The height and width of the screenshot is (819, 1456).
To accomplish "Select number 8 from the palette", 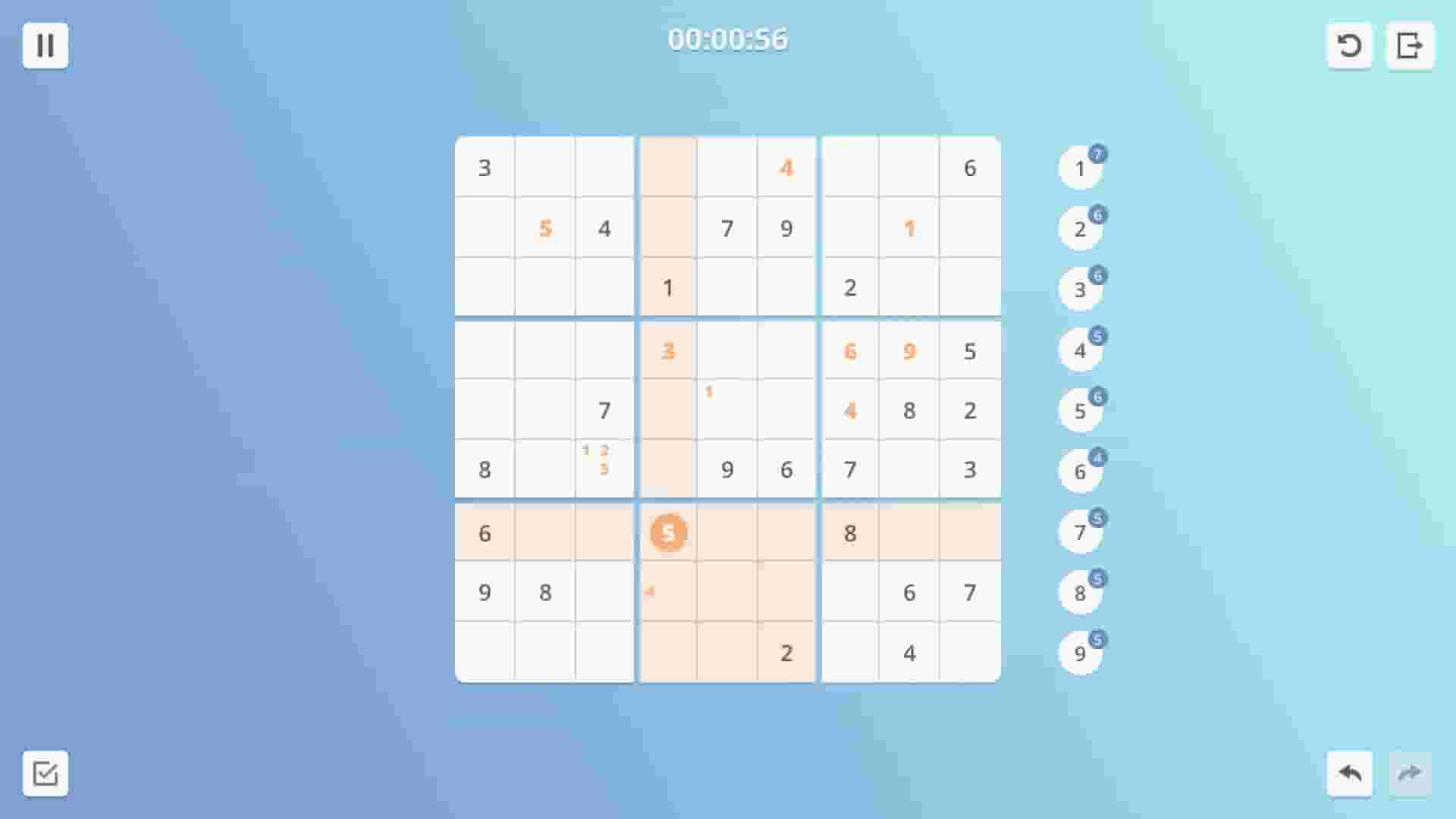I will point(1080,592).
